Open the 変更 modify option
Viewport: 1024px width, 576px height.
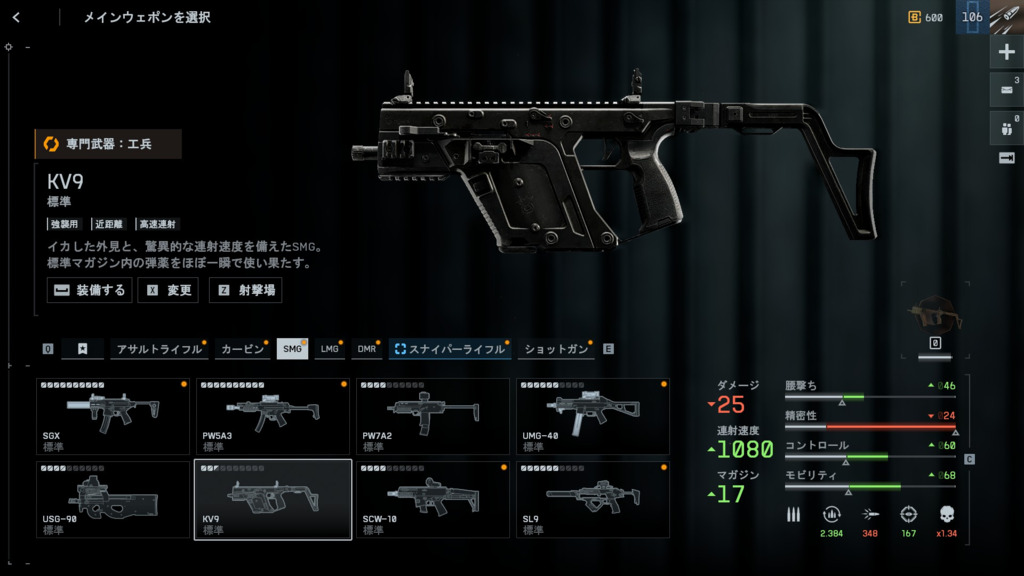click(x=168, y=290)
